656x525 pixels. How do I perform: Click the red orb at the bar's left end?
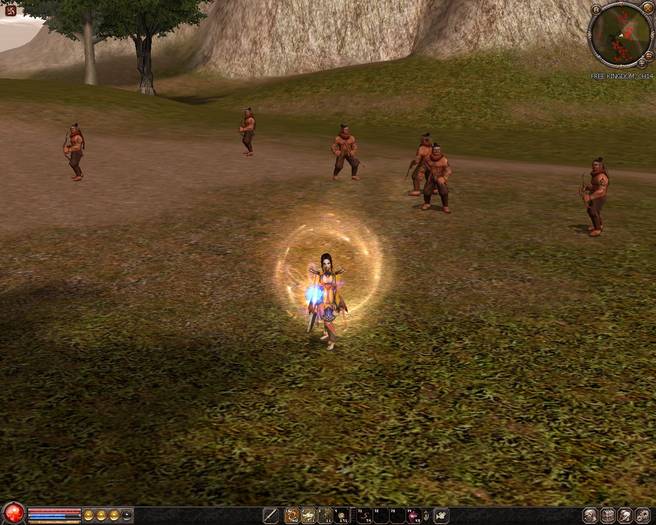[12, 514]
